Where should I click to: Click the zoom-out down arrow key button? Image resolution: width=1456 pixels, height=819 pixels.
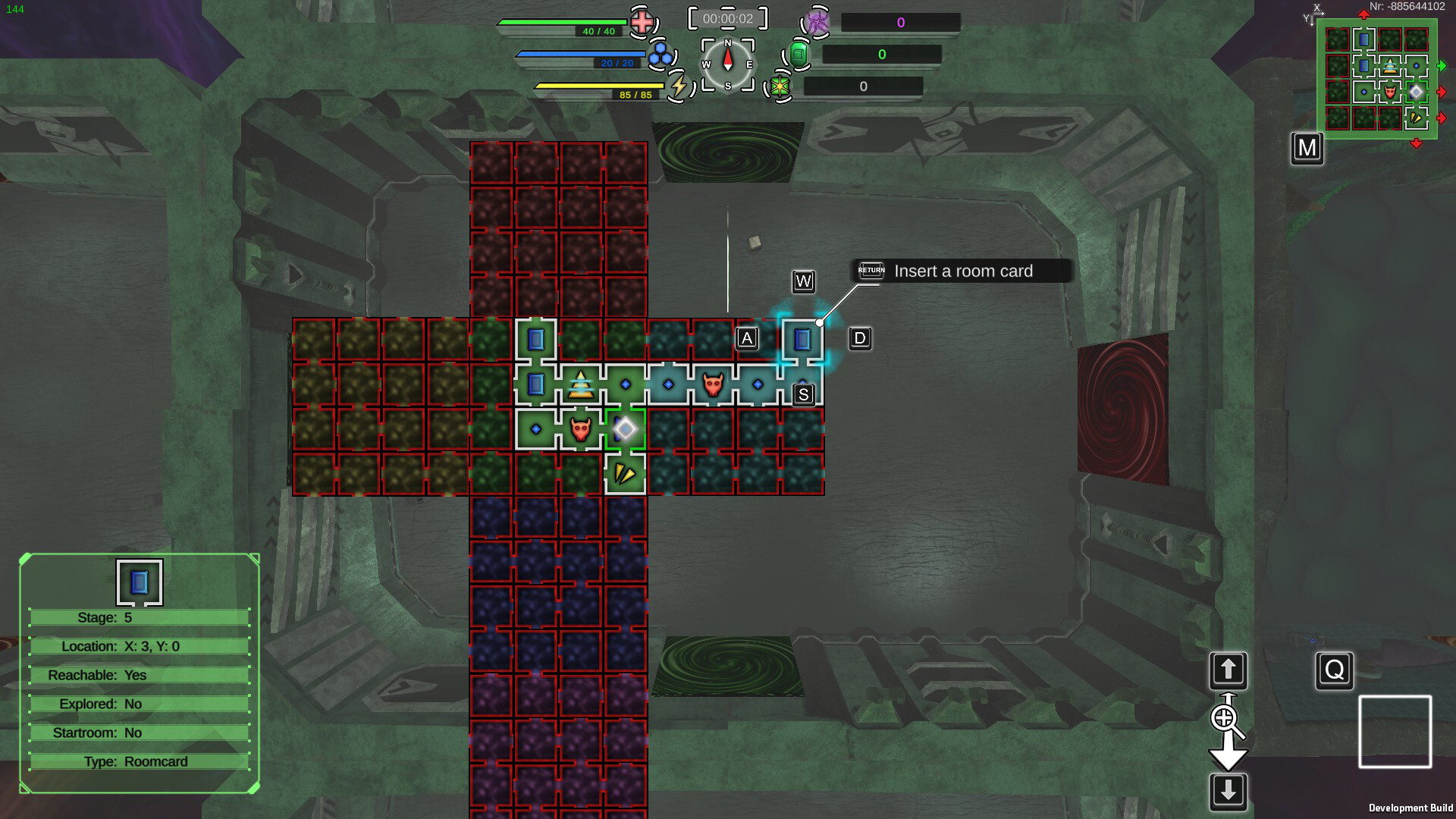point(1227,790)
